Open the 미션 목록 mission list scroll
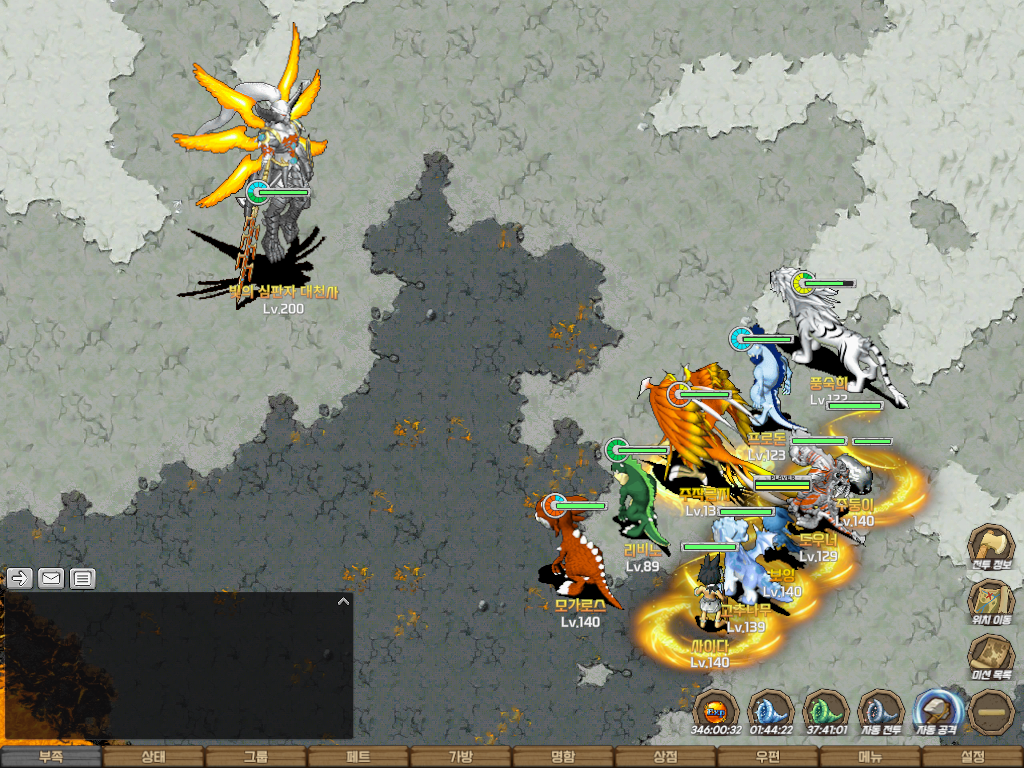Screen dimensions: 1024x768 pos(991,655)
